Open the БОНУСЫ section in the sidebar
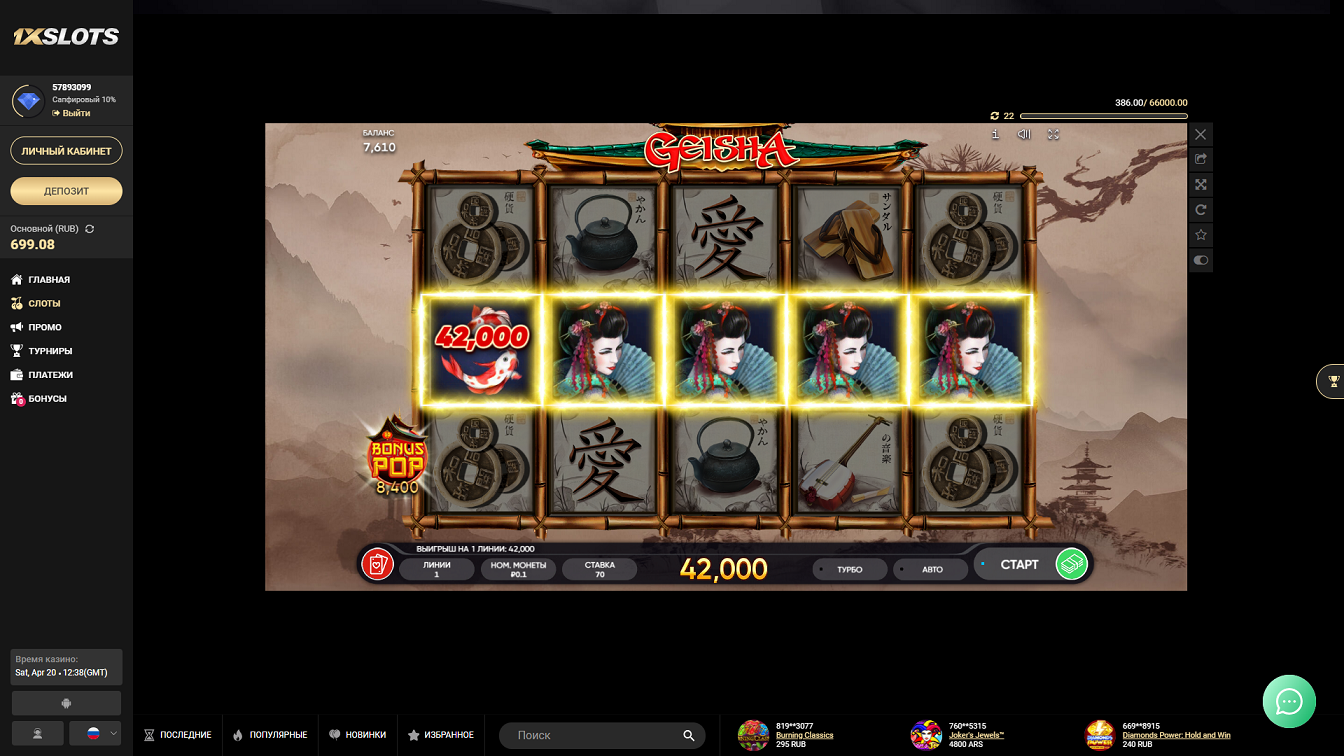1344x756 pixels. [47, 399]
